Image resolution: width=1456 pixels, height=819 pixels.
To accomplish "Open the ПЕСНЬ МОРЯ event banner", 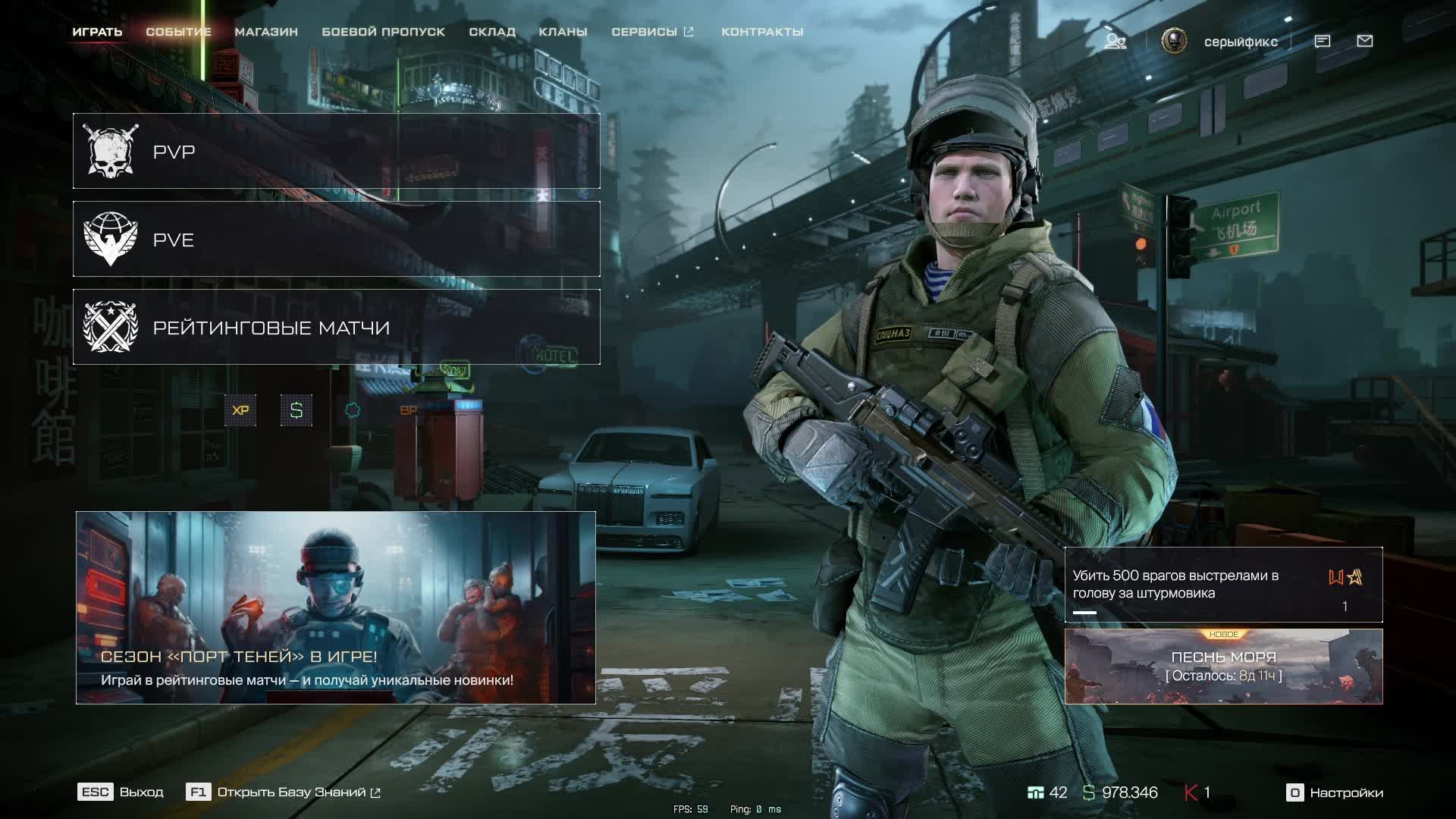I will [1223, 667].
